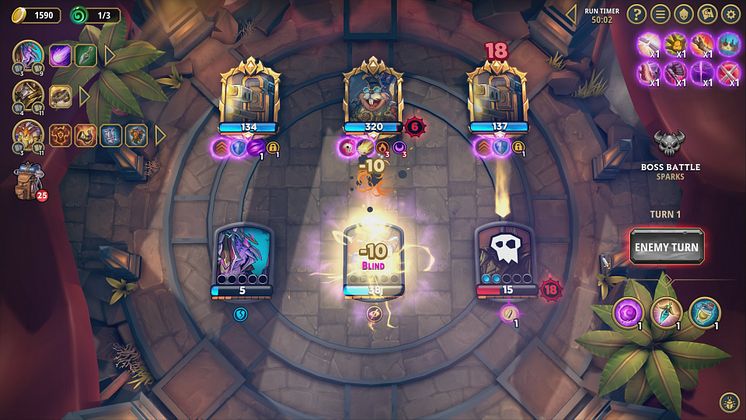Click the helmet icon button
Screen dimensions: 746x420
tap(684, 14)
